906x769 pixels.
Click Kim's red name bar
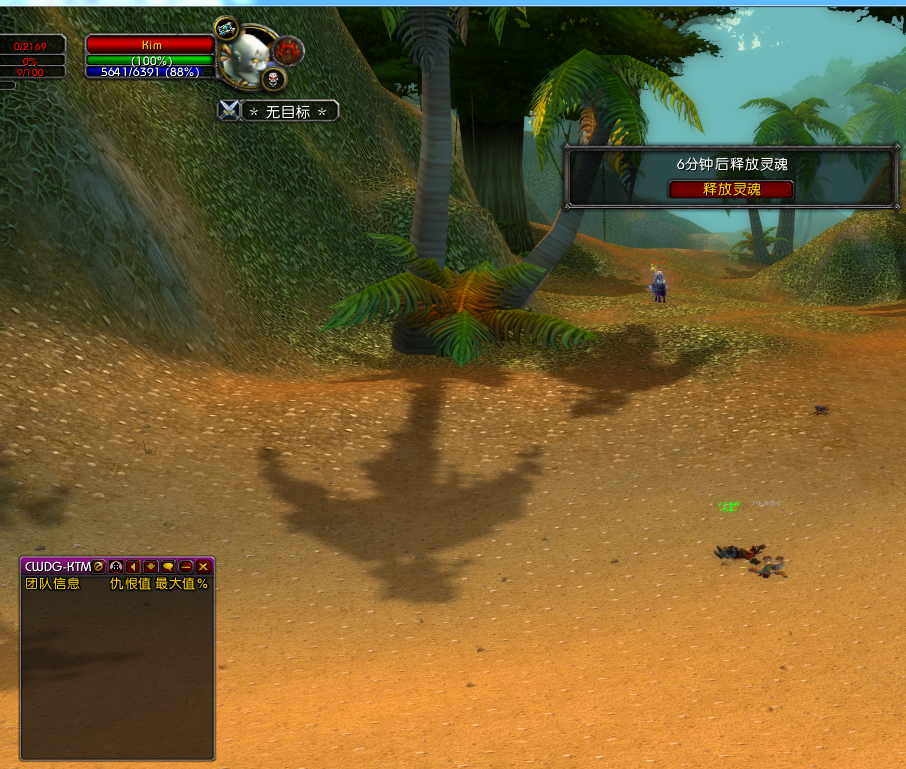click(x=151, y=45)
